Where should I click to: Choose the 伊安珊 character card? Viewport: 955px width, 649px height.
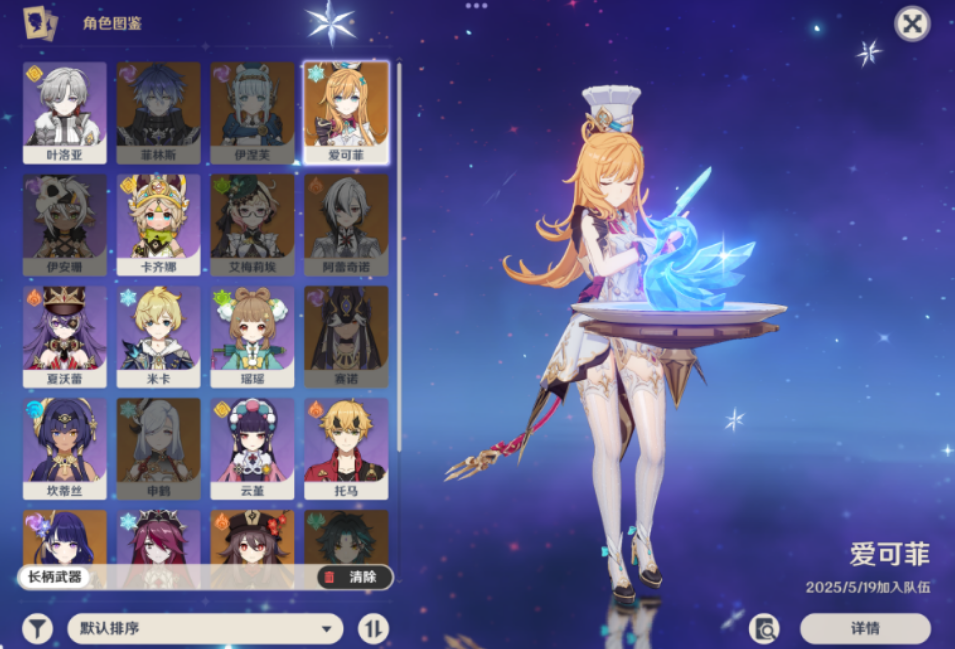65,225
